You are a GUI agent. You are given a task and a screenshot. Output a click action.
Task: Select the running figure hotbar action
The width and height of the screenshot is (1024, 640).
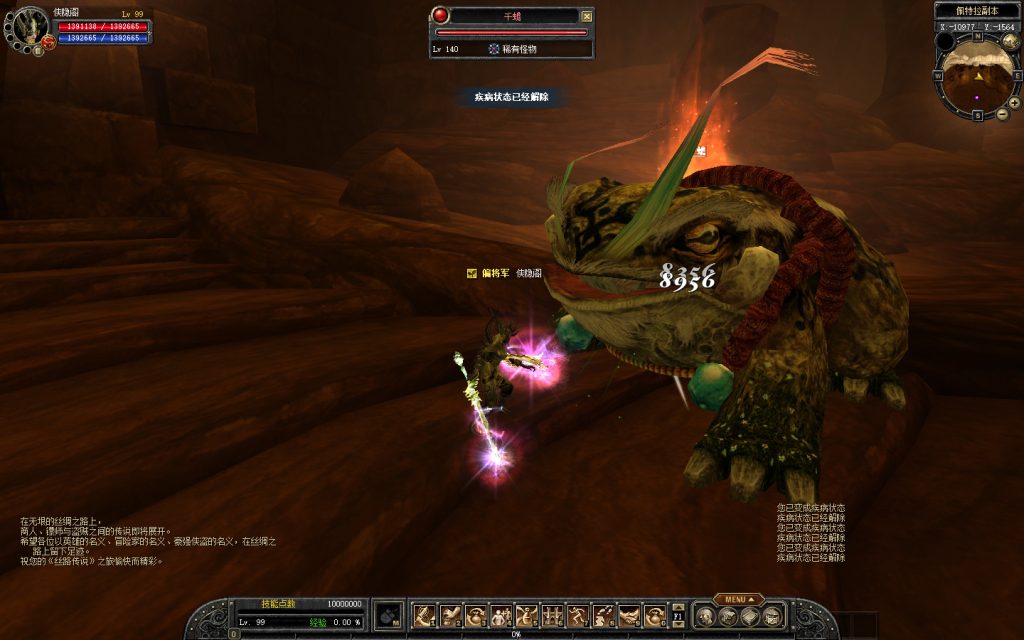point(578,615)
